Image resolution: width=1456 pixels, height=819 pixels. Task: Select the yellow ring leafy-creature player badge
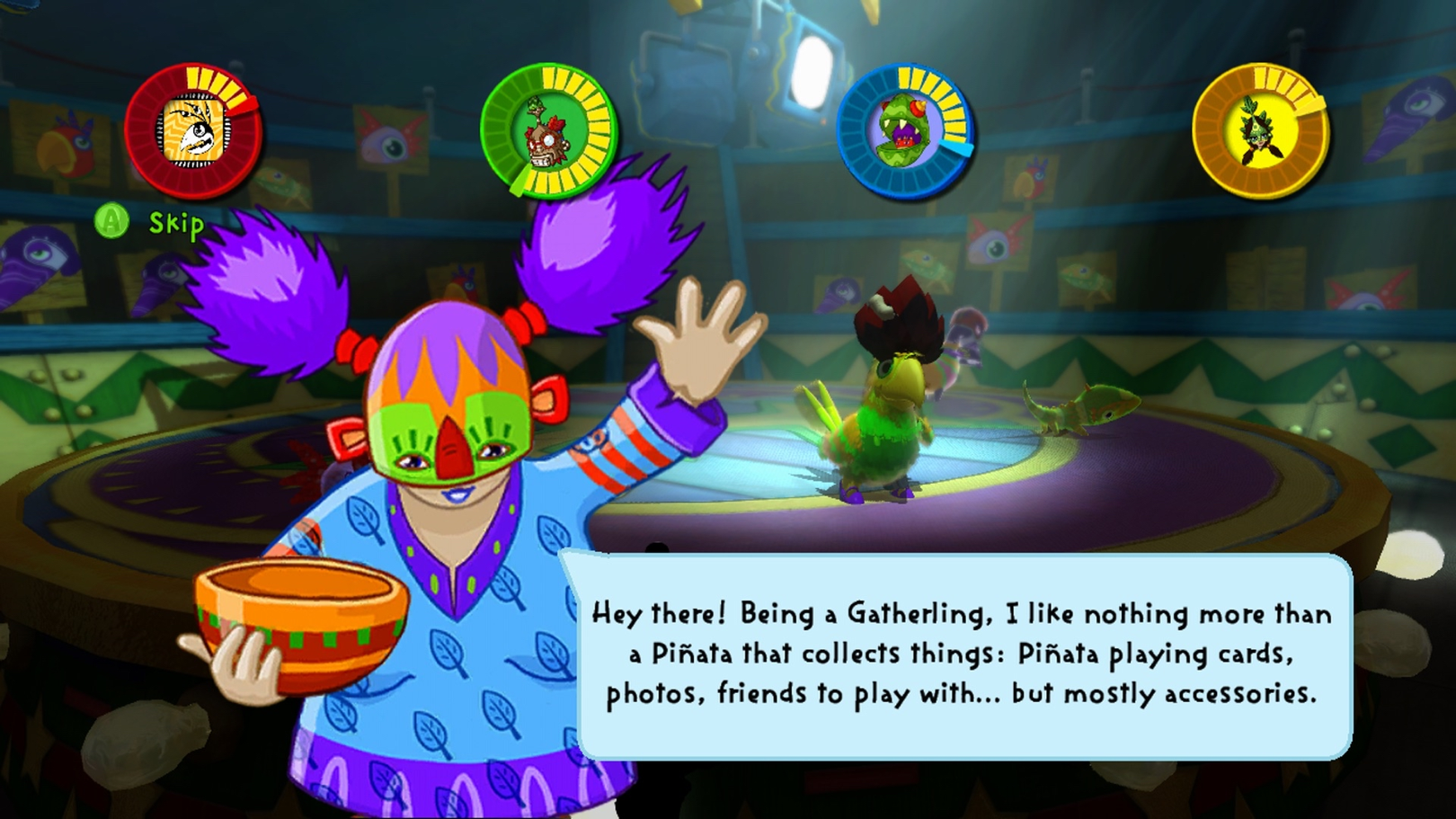1260,132
